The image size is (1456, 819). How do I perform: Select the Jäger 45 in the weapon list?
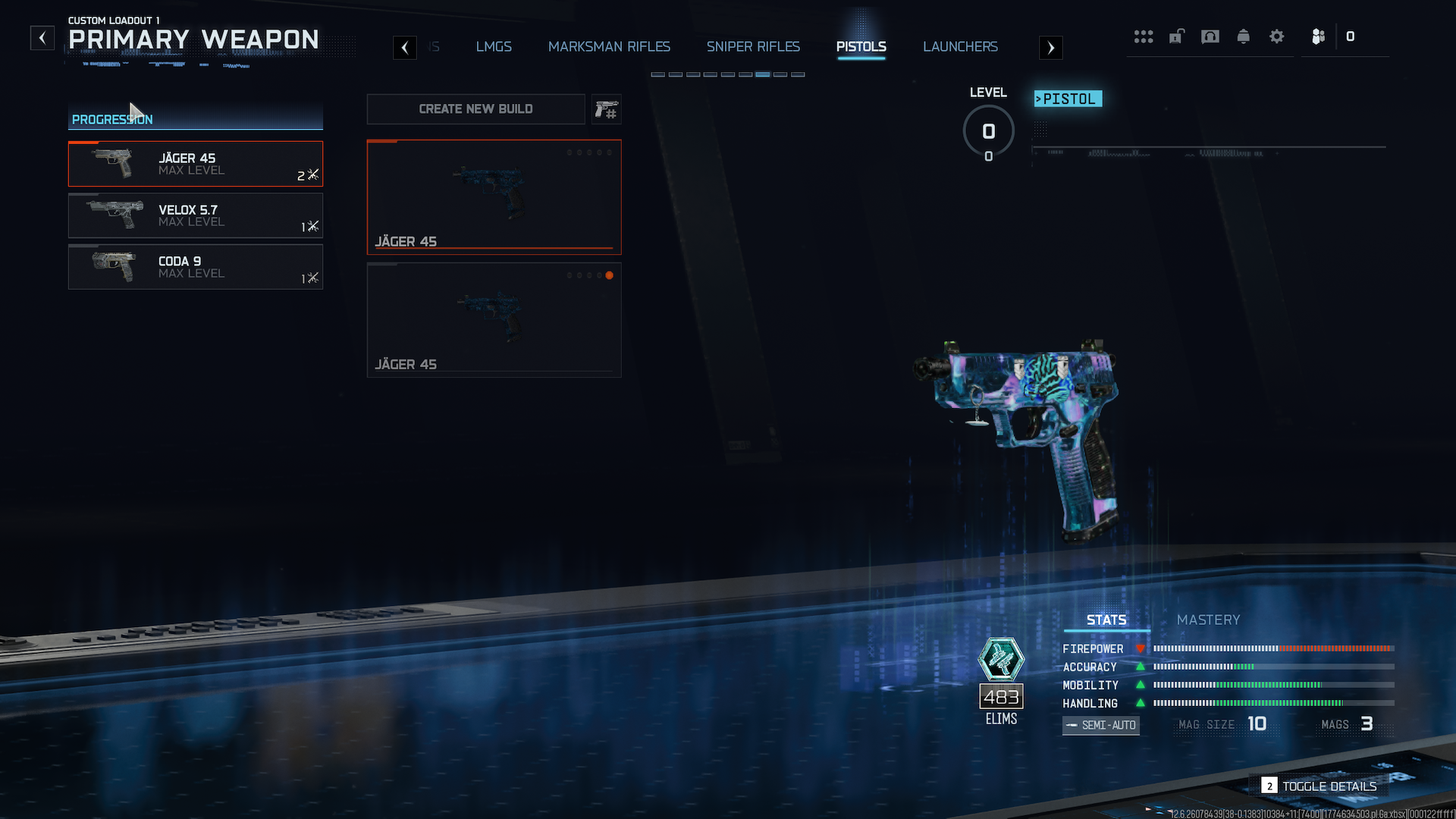coord(196,164)
